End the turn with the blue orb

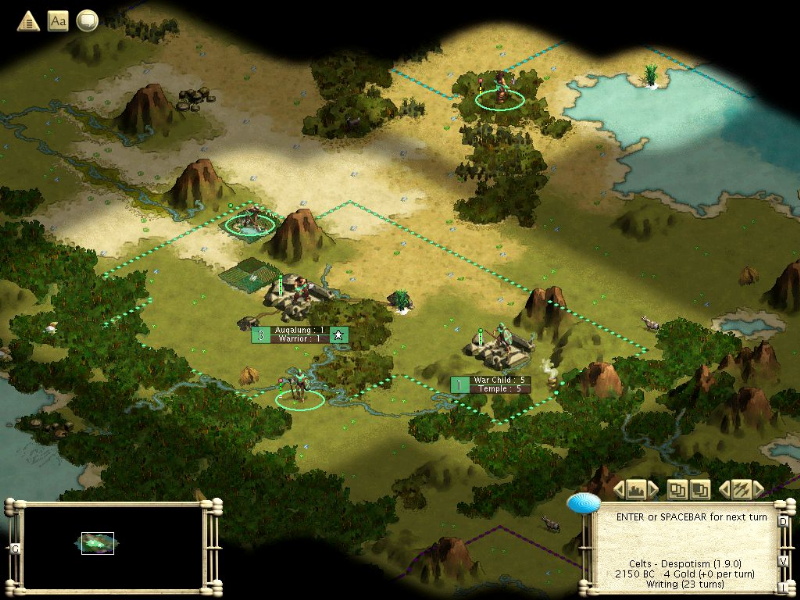coord(583,503)
